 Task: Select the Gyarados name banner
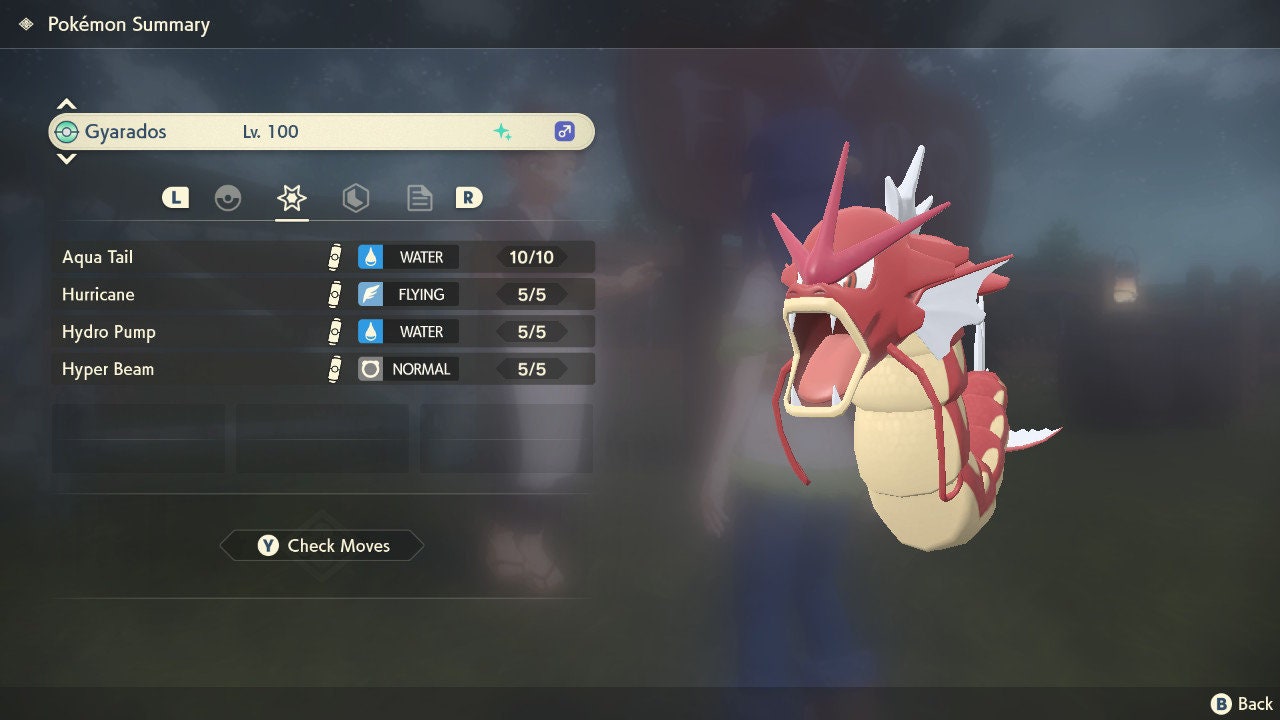click(320, 131)
